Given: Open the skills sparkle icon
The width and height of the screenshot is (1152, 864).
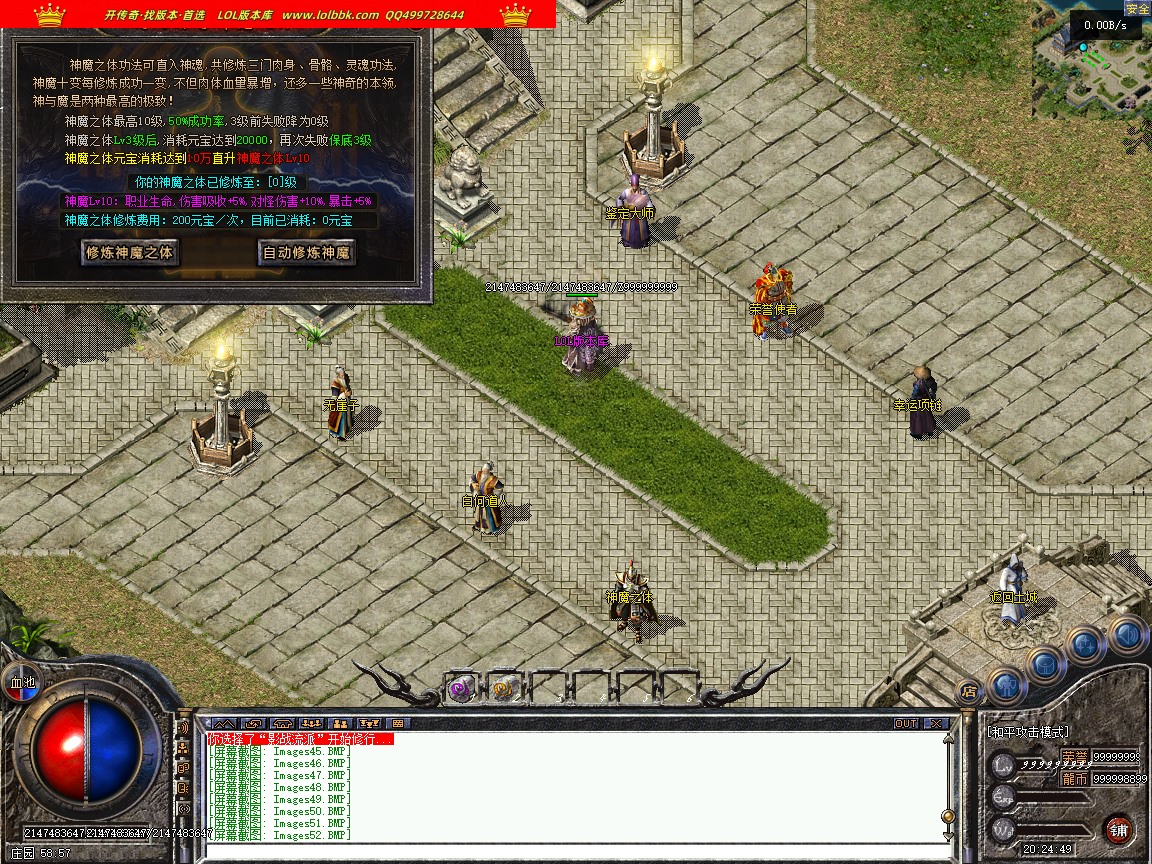Looking at the screenshot, I should point(1086,645).
